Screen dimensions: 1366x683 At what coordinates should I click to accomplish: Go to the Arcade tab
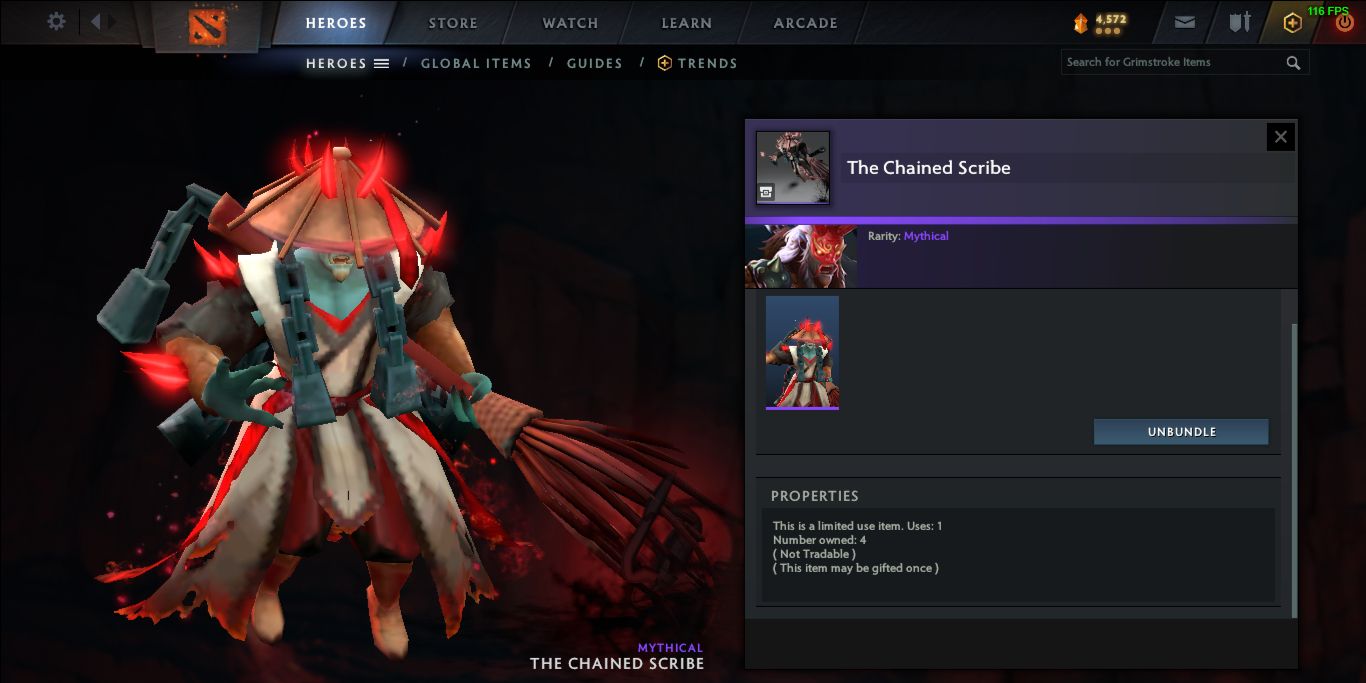[805, 23]
